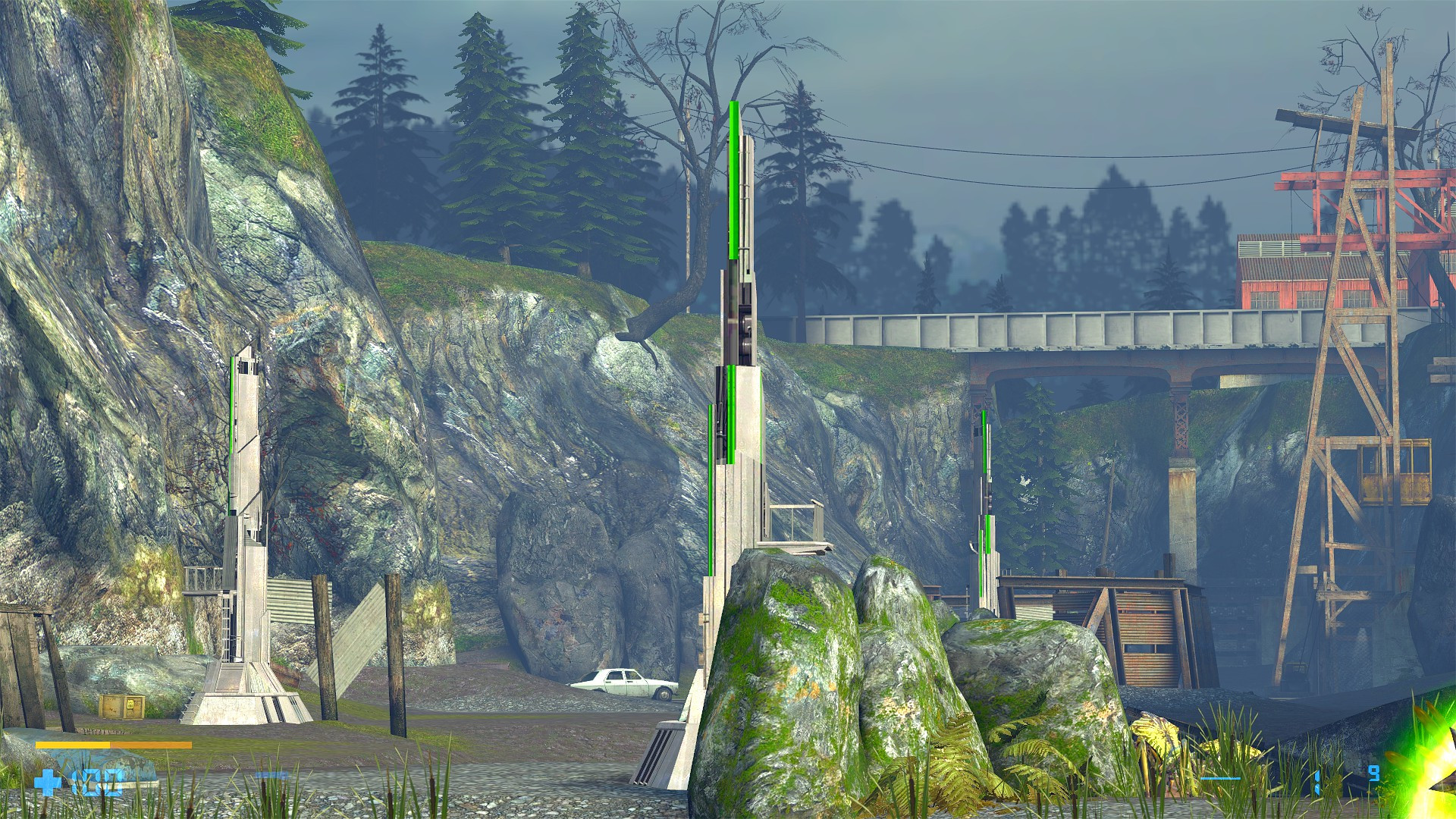Click the blue health cross icon
Image resolution: width=1456 pixels, height=819 pixels.
point(47,783)
